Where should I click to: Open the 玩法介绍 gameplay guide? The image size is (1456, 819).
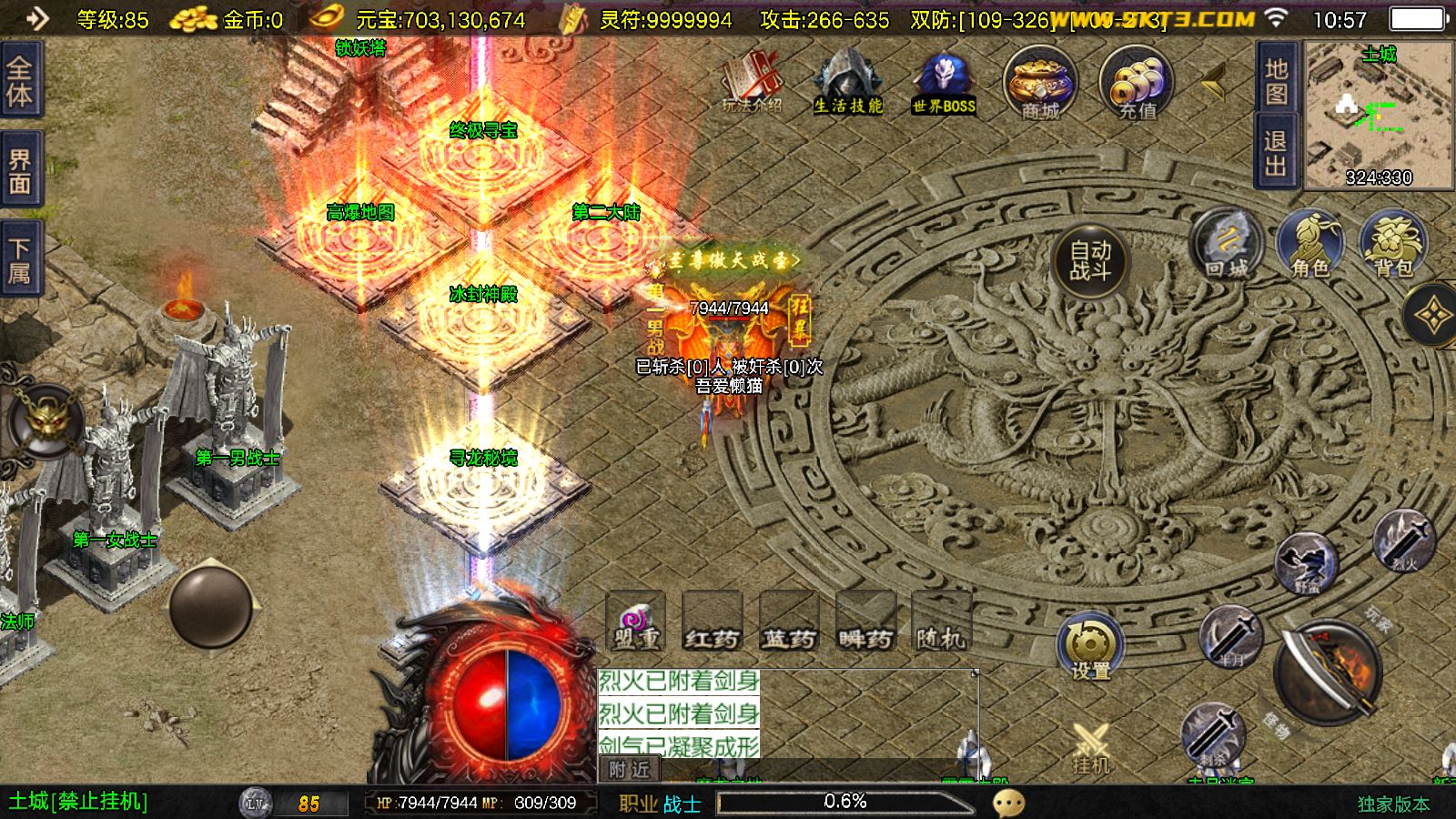click(753, 82)
